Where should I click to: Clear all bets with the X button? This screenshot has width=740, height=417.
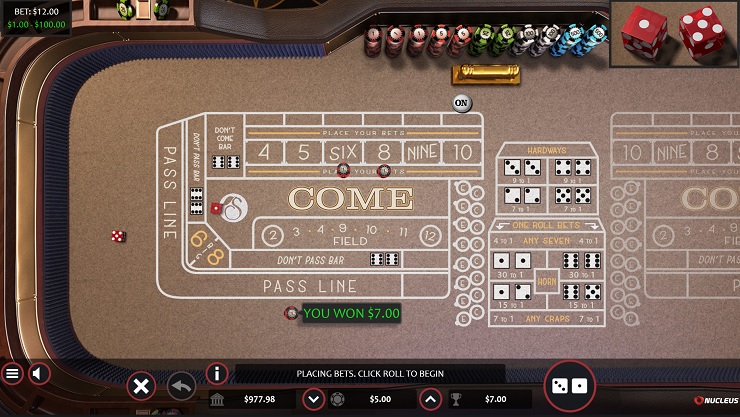pos(142,385)
